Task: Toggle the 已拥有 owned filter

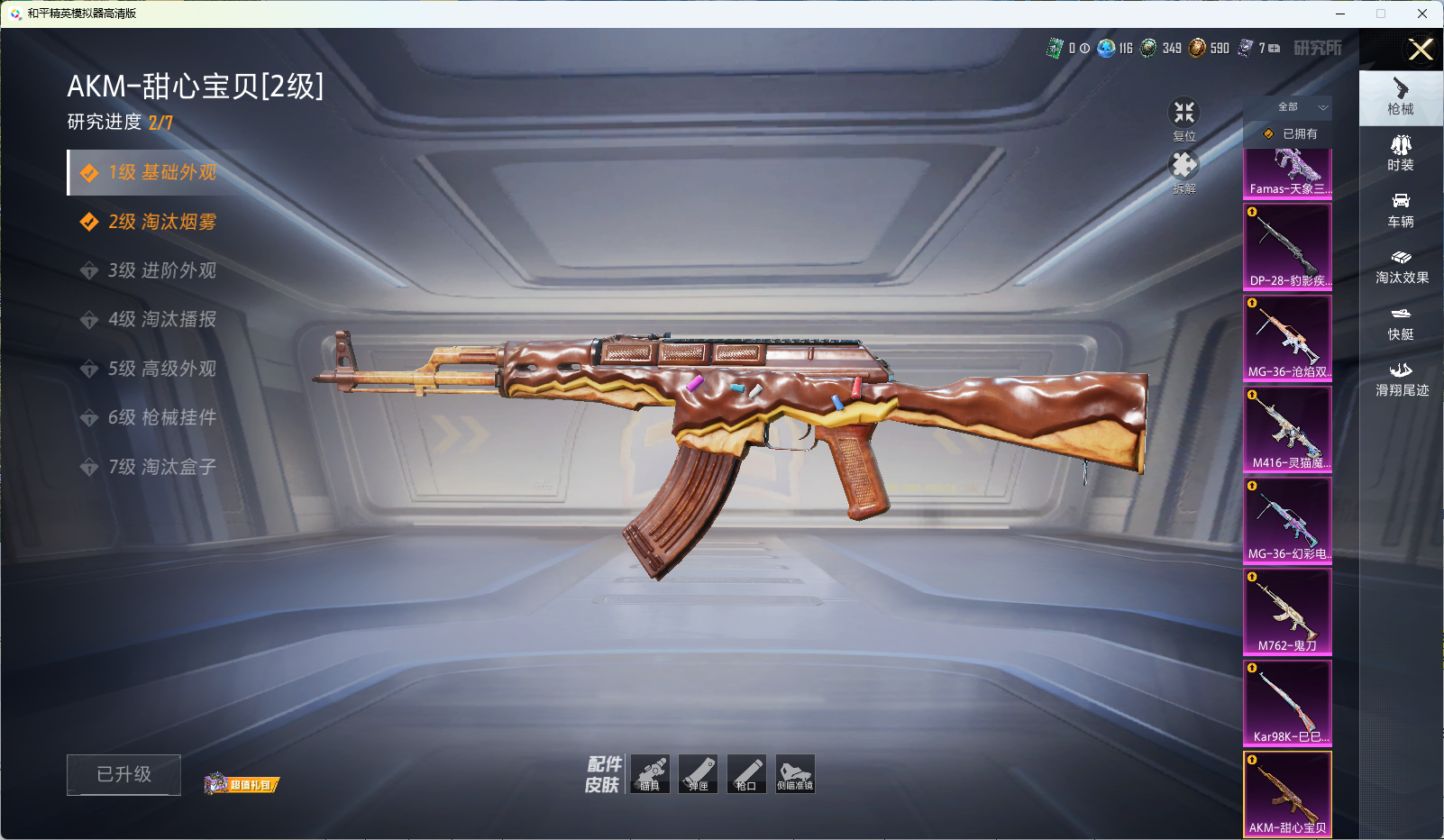Action: click(x=1288, y=134)
